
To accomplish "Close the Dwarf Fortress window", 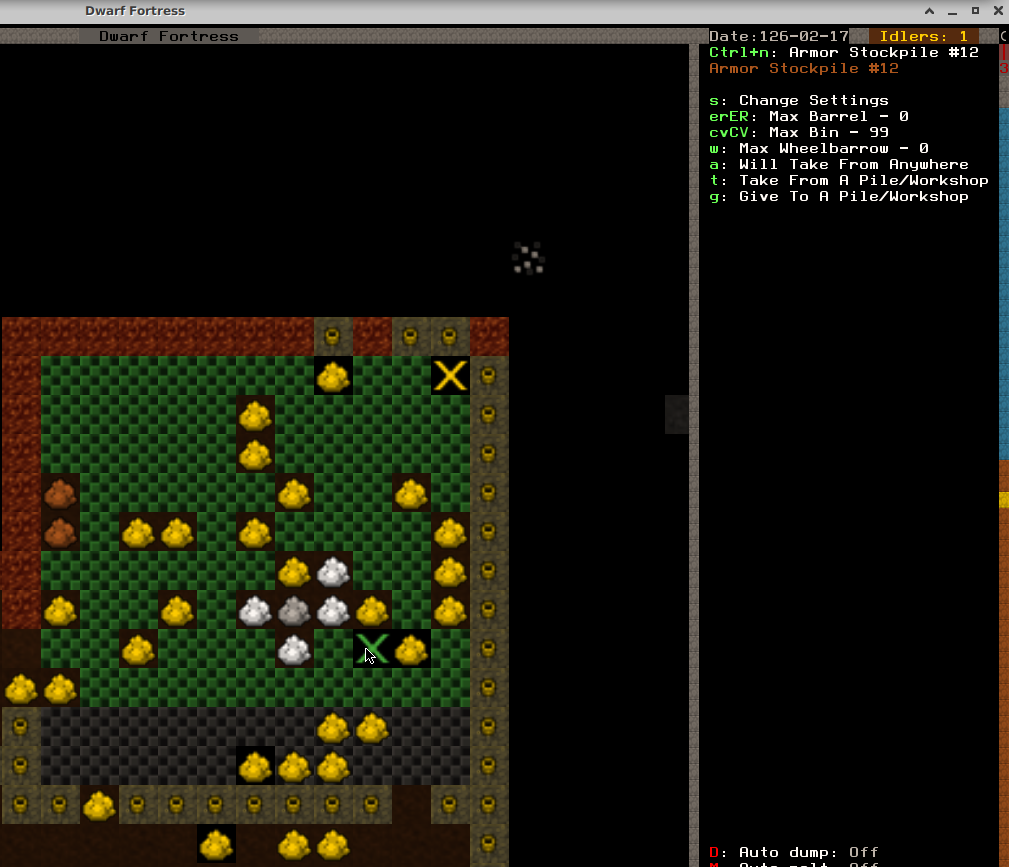I will (x=997, y=11).
